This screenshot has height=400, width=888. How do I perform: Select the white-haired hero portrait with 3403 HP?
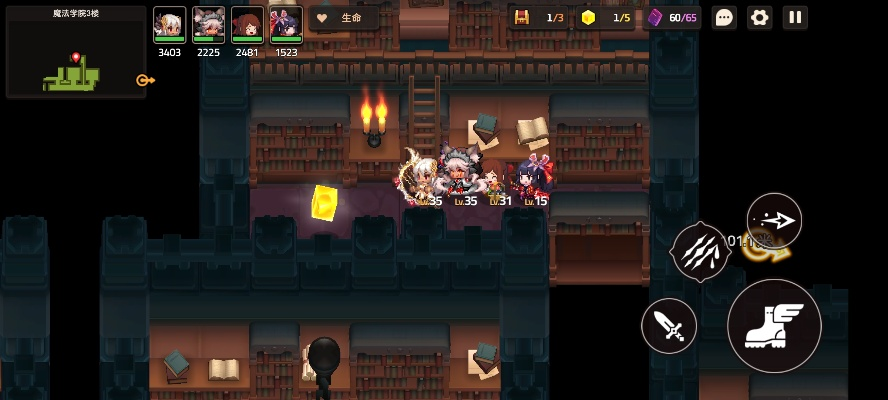pos(169,25)
